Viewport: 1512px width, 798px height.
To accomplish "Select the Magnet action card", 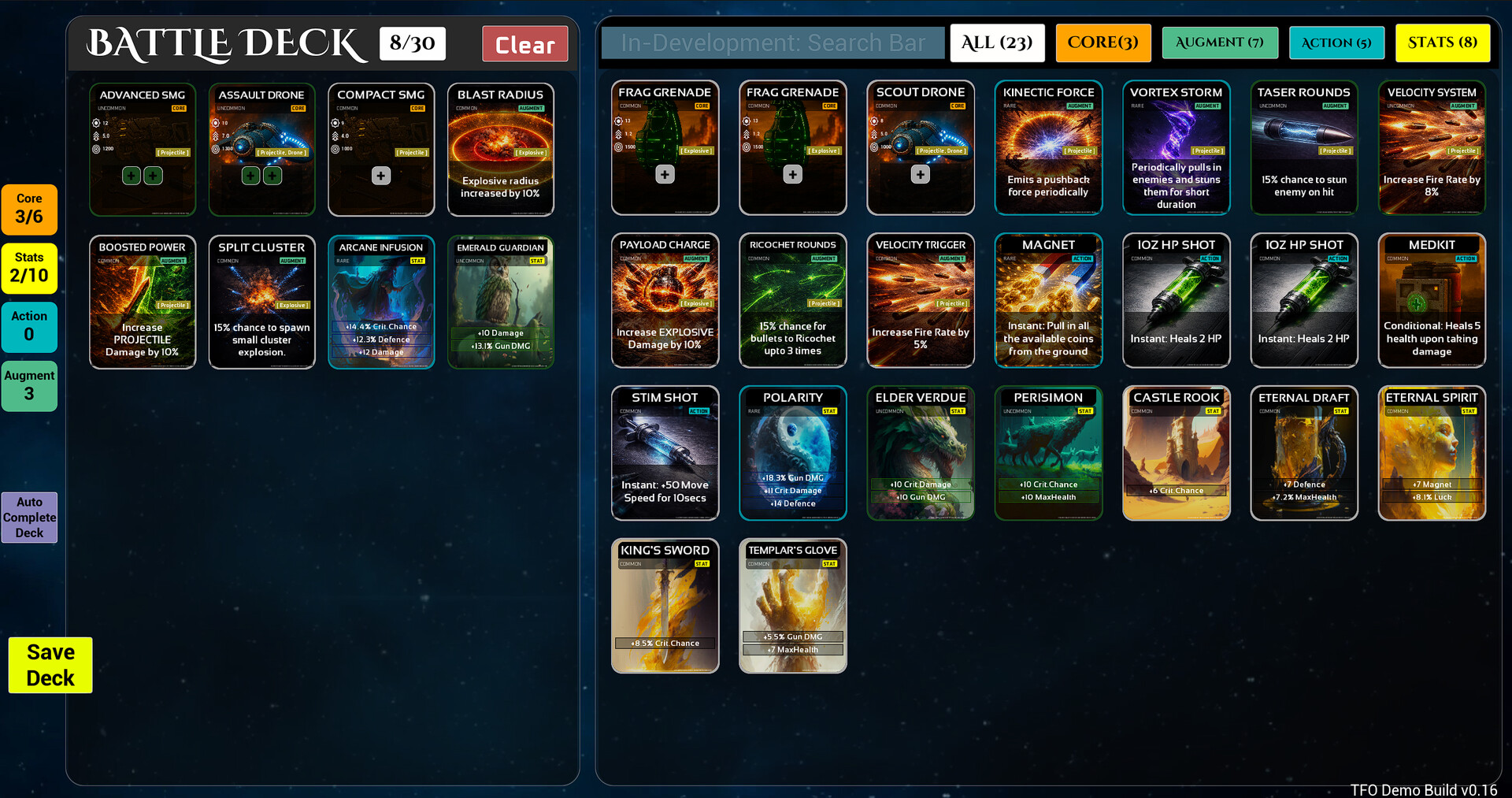I will (1048, 300).
